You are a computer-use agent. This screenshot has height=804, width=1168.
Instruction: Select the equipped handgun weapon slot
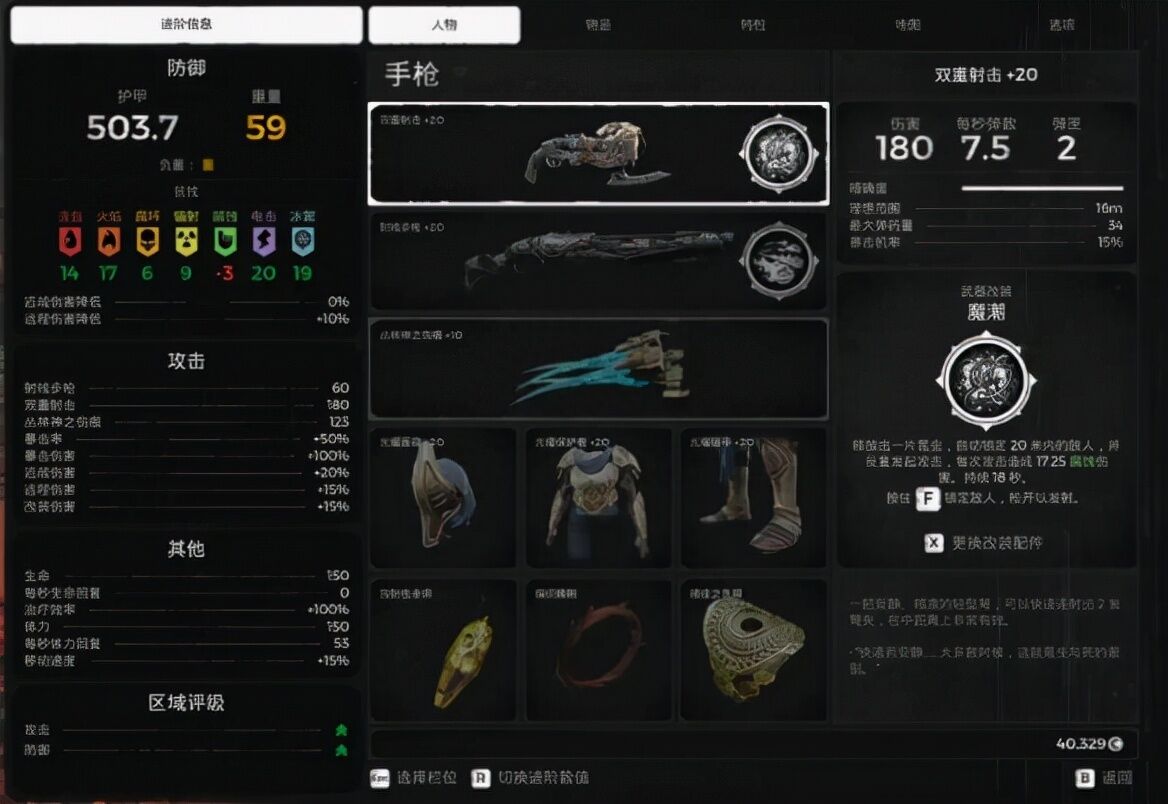[x=560, y=153]
